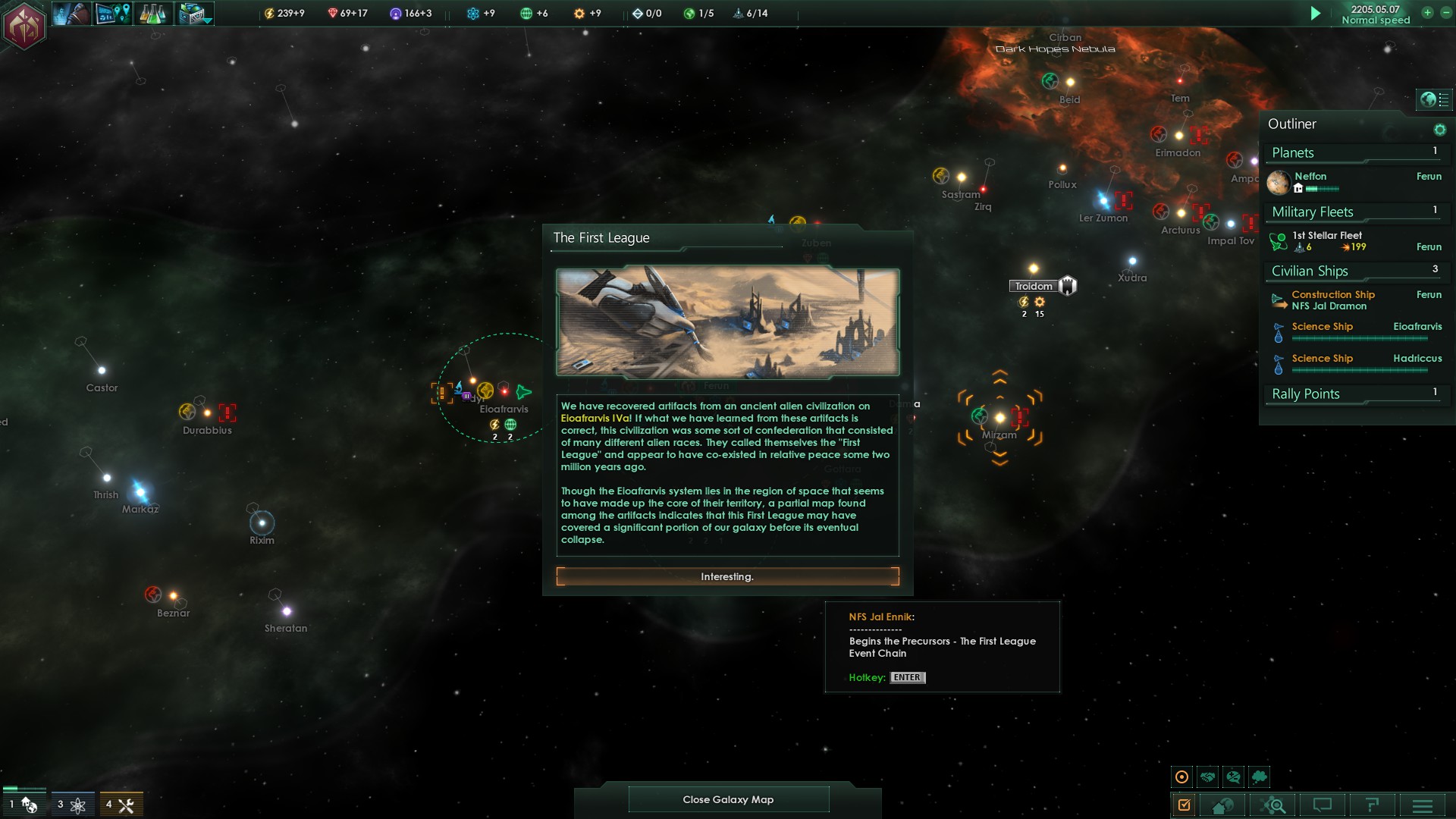Toggle the Outliner globe list button

1435,99
